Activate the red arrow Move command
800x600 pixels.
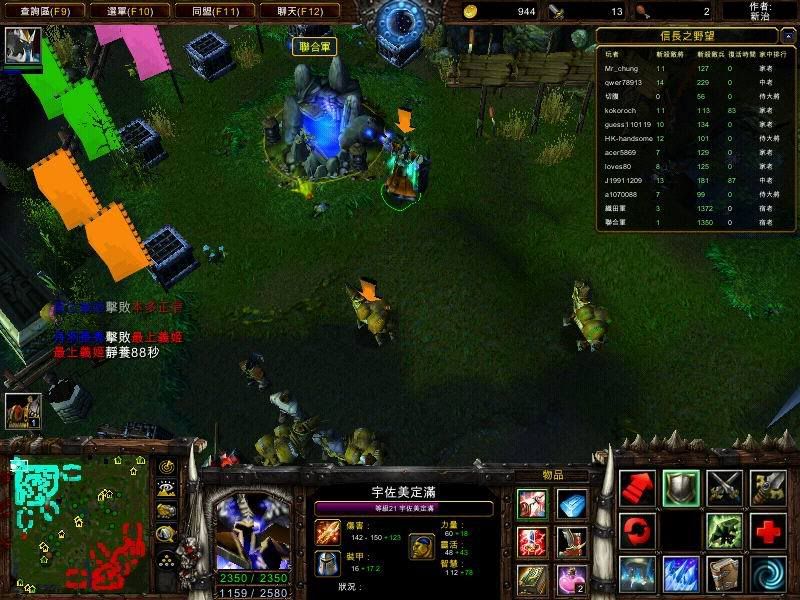(637, 487)
